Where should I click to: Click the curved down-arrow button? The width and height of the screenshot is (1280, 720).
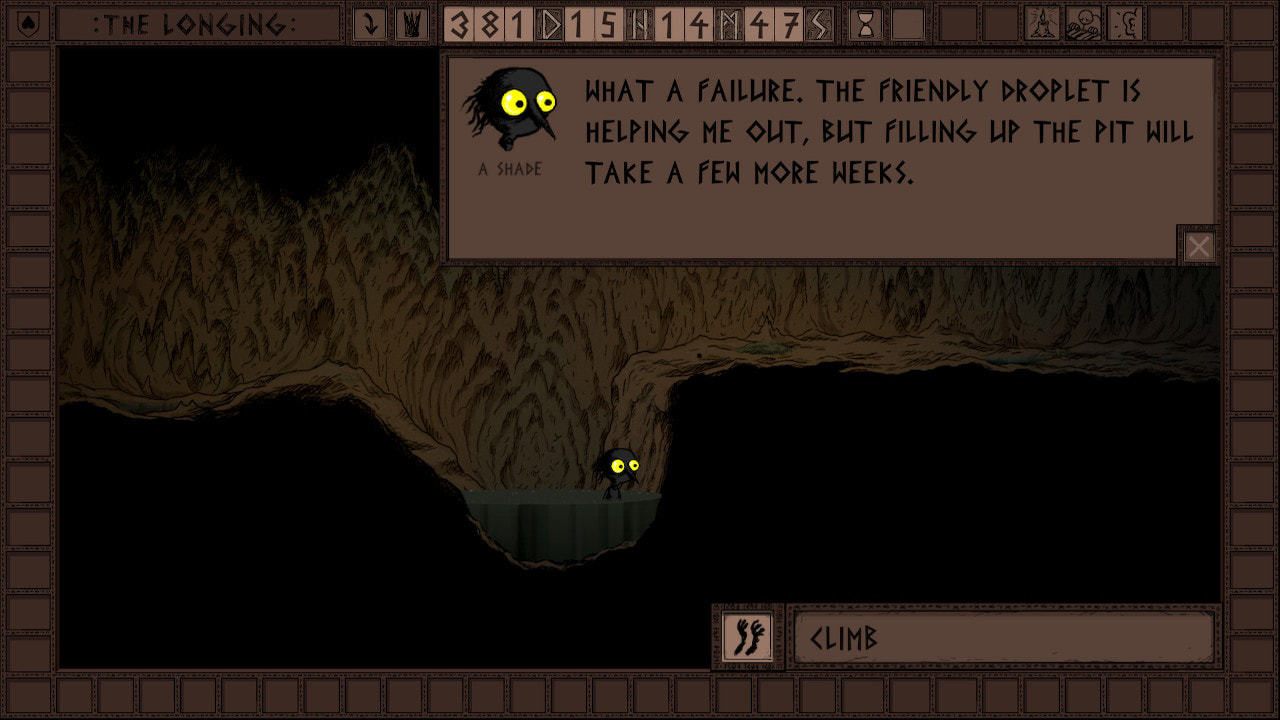pyautogui.click(x=370, y=24)
